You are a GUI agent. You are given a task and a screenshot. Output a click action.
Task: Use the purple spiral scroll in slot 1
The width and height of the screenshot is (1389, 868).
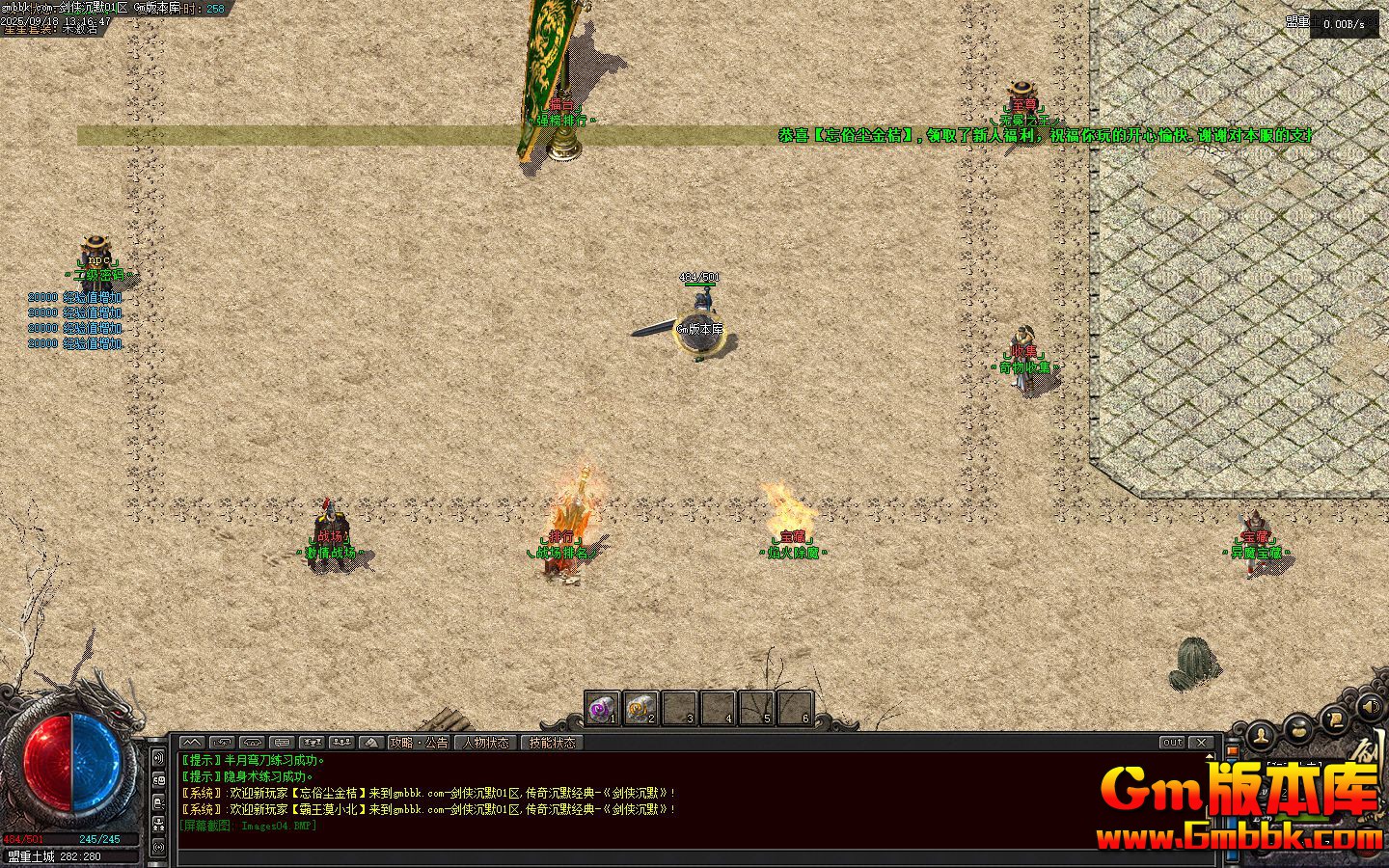[602, 709]
